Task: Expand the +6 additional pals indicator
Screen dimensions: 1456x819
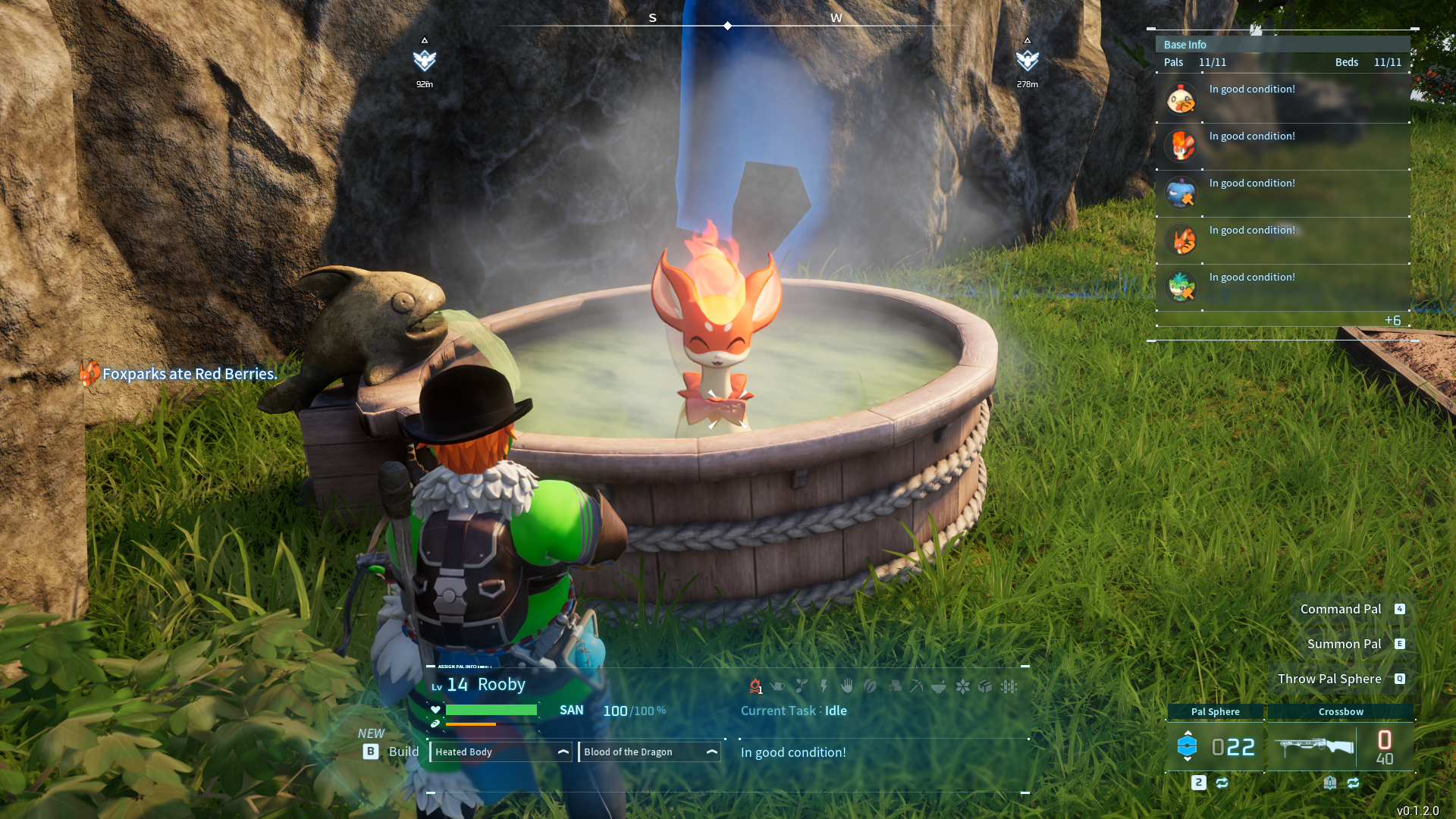Action: tap(1392, 320)
